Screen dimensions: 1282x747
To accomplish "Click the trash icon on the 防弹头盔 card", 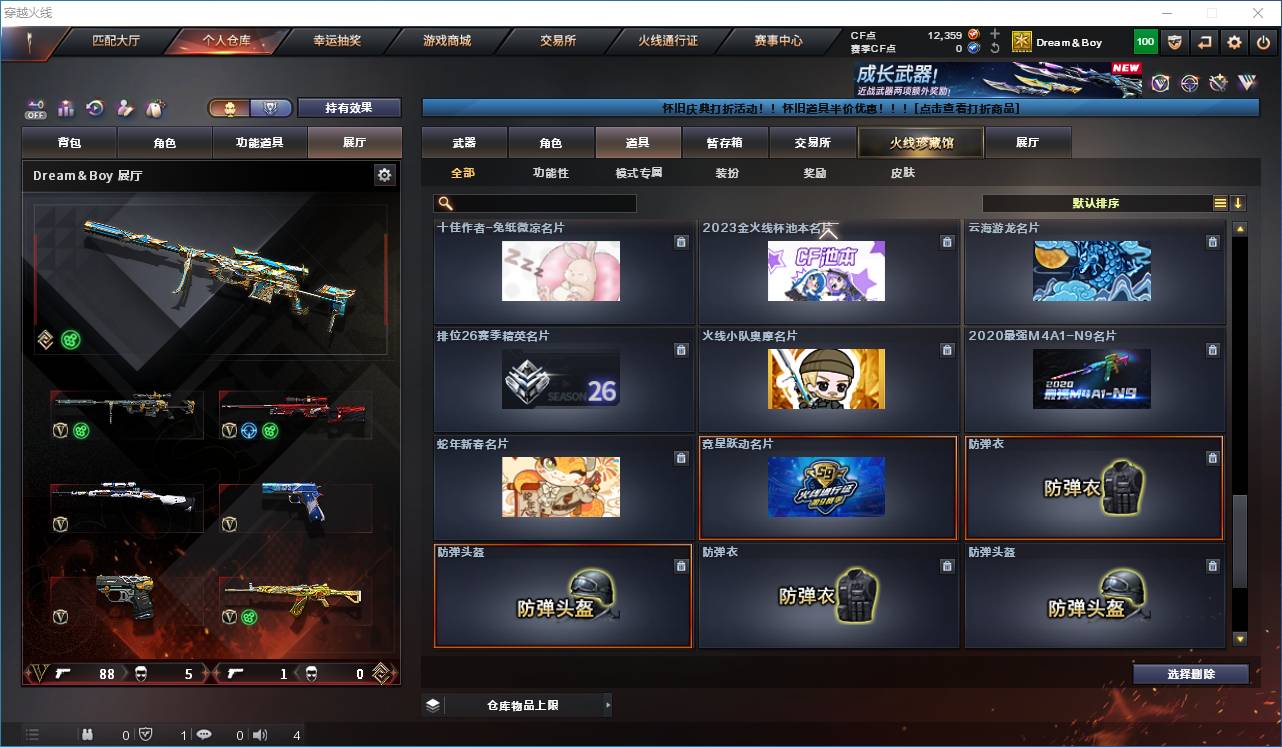I will point(681,566).
